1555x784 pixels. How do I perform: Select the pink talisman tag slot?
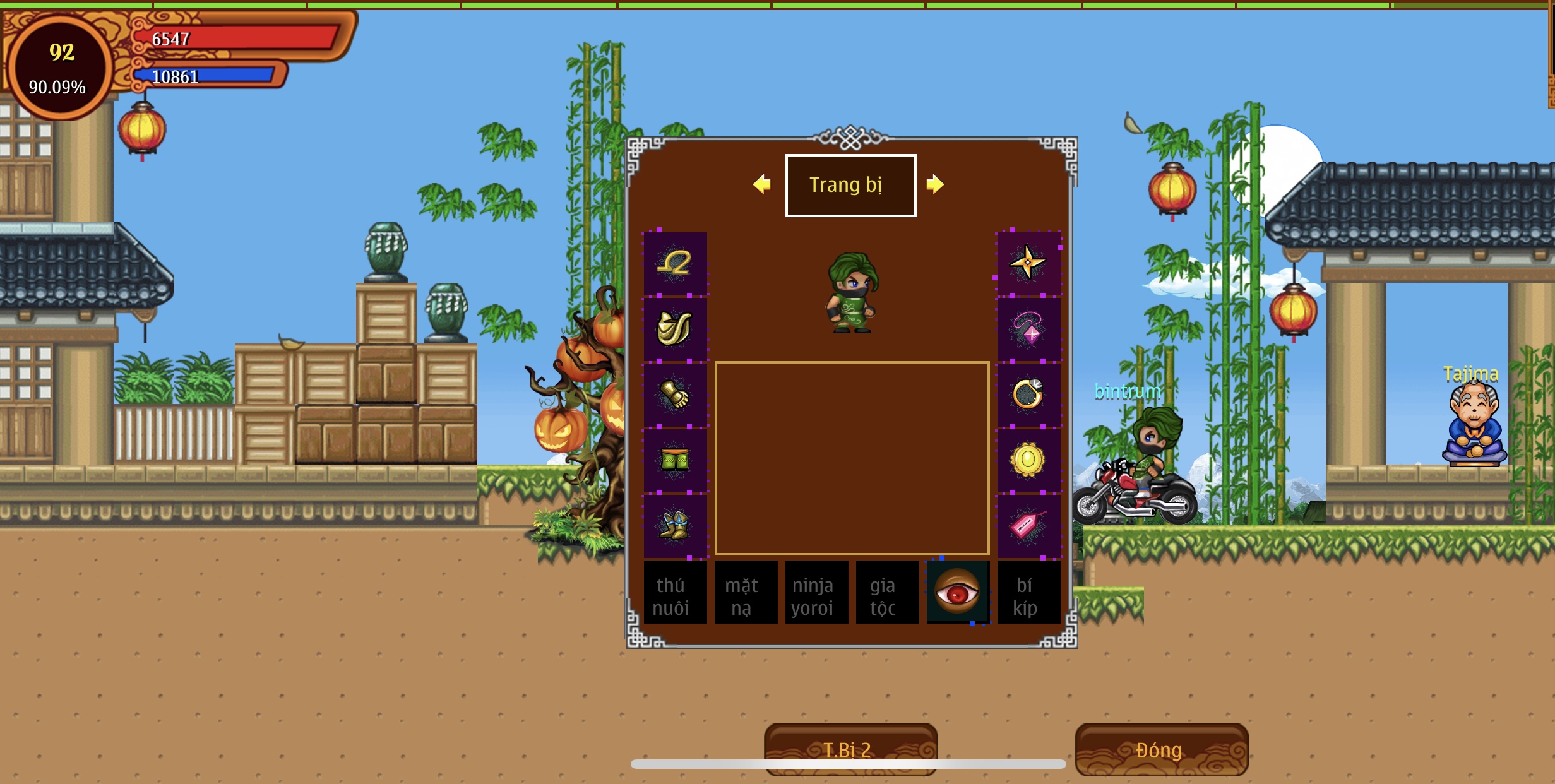[1028, 526]
